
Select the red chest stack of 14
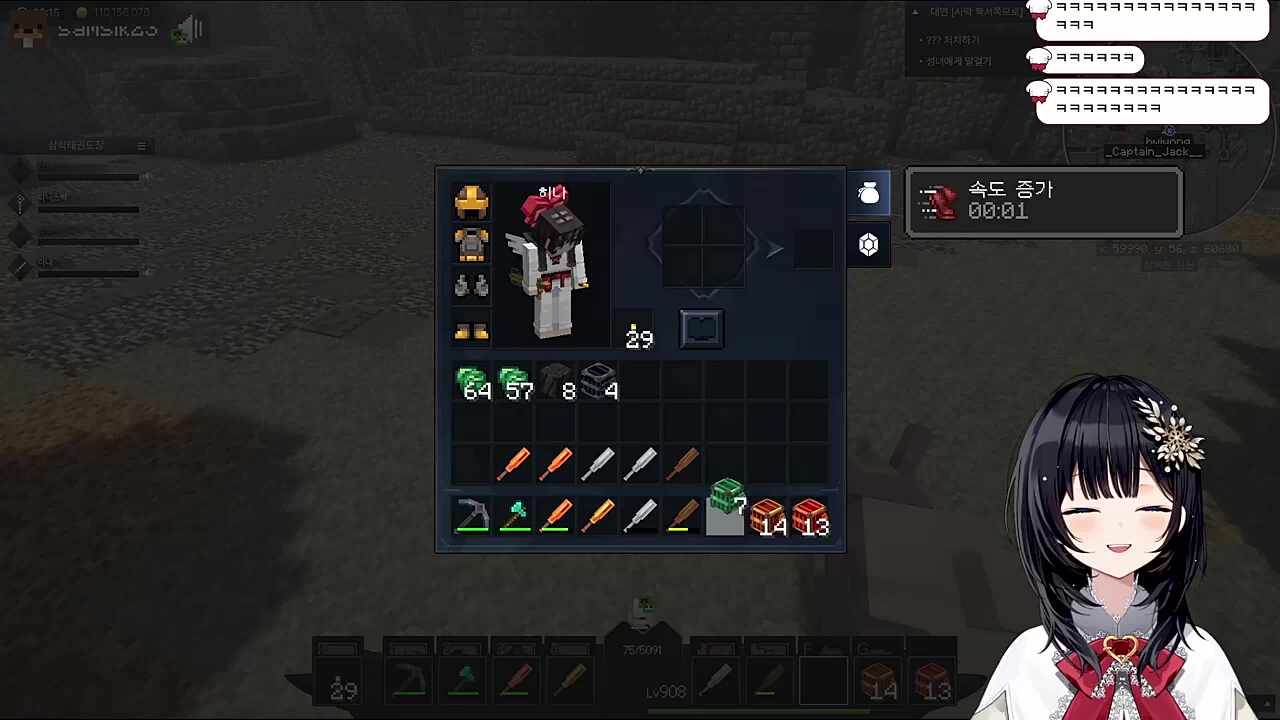[x=767, y=517]
